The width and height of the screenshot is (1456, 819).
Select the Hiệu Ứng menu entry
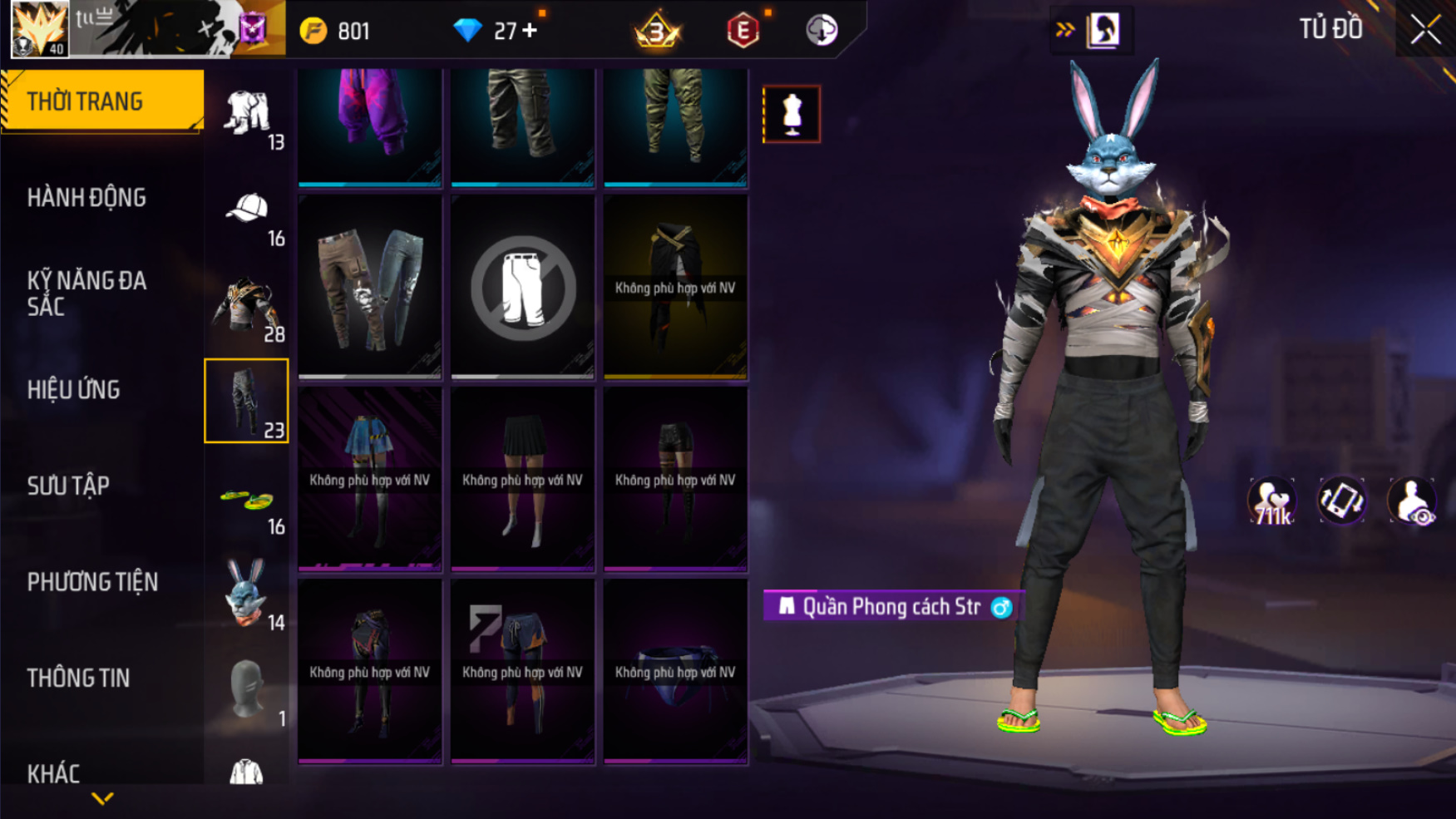coord(73,390)
